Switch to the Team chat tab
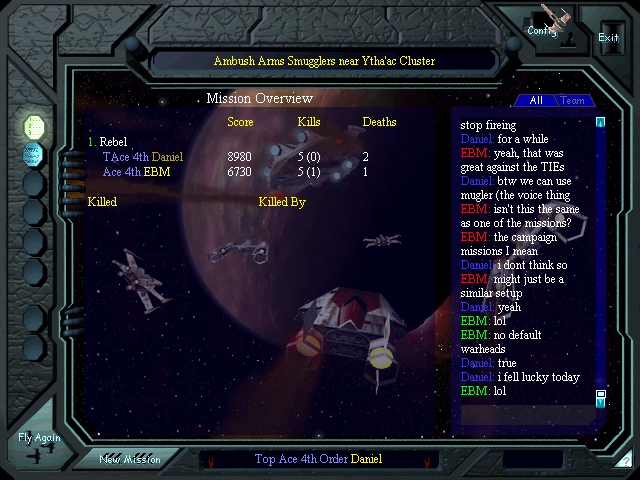The image size is (640, 480). pos(573,100)
